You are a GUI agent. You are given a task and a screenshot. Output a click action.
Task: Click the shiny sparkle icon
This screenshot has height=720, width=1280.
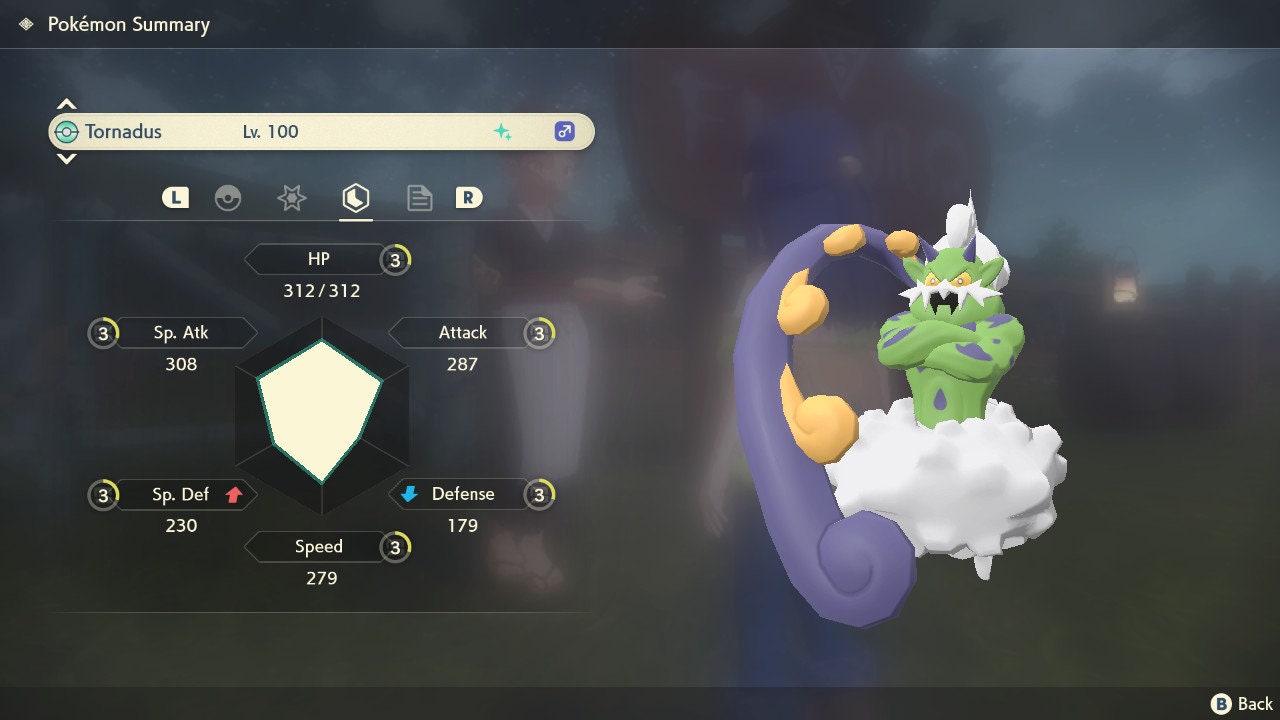(x=502, y=131)
